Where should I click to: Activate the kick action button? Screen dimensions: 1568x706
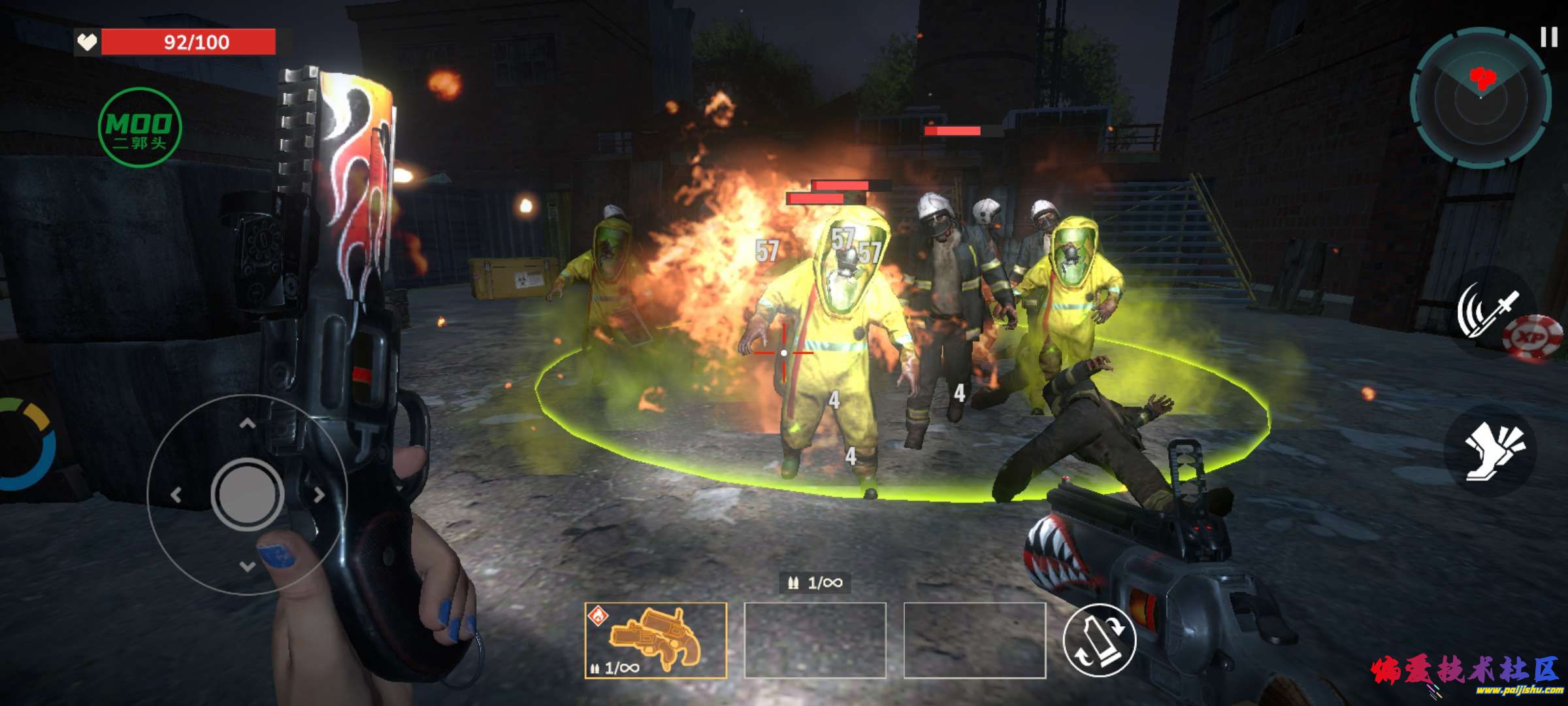point(1491,450)
